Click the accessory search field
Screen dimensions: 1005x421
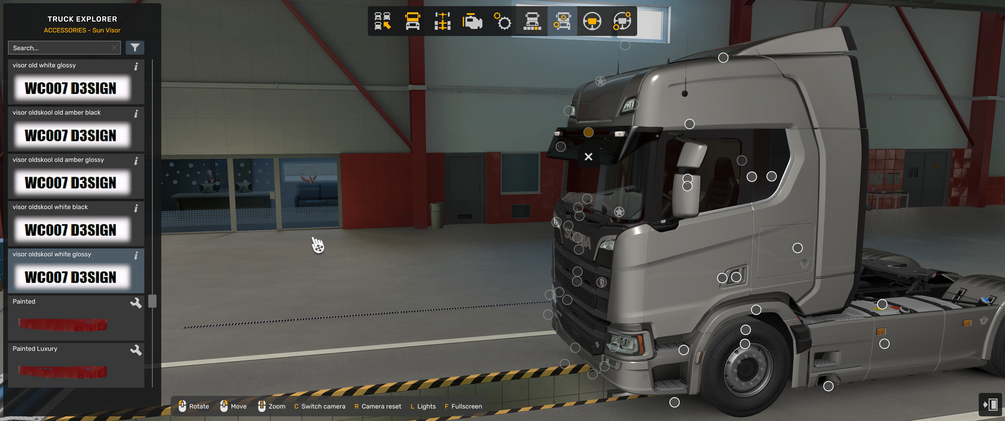(x=58, y=47)
